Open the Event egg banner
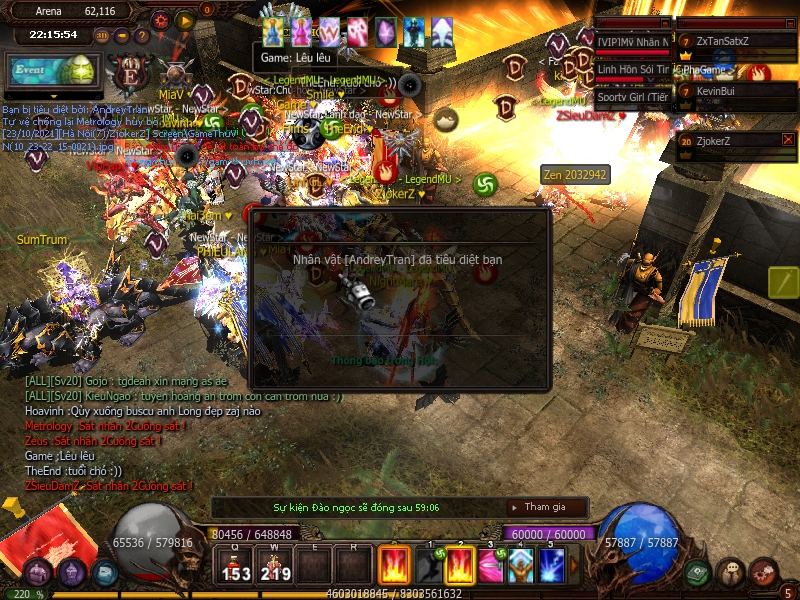The height and width of the screenshot is (600, 800). (51, 72)
